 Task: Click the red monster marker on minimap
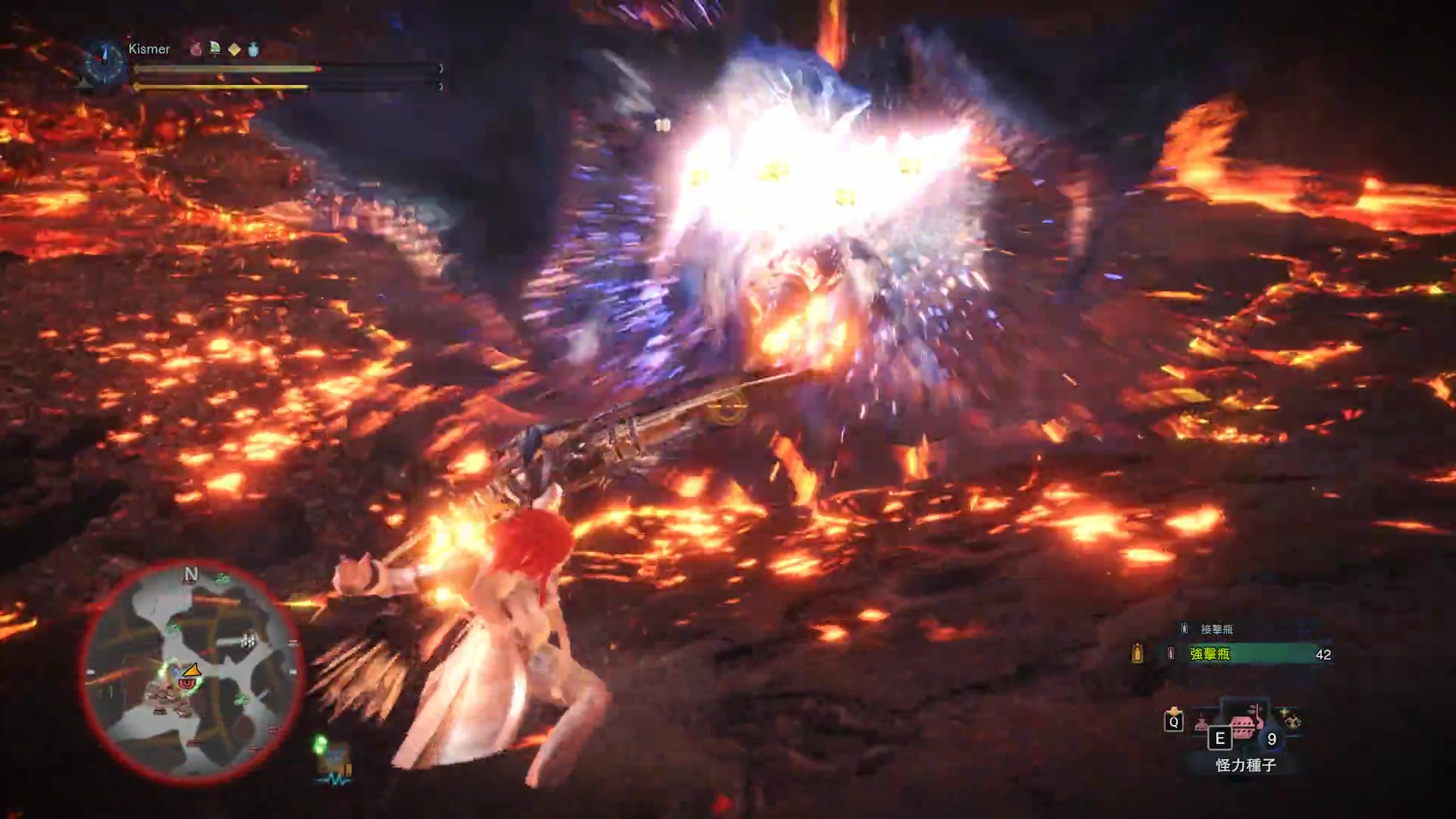coord(186,682)
